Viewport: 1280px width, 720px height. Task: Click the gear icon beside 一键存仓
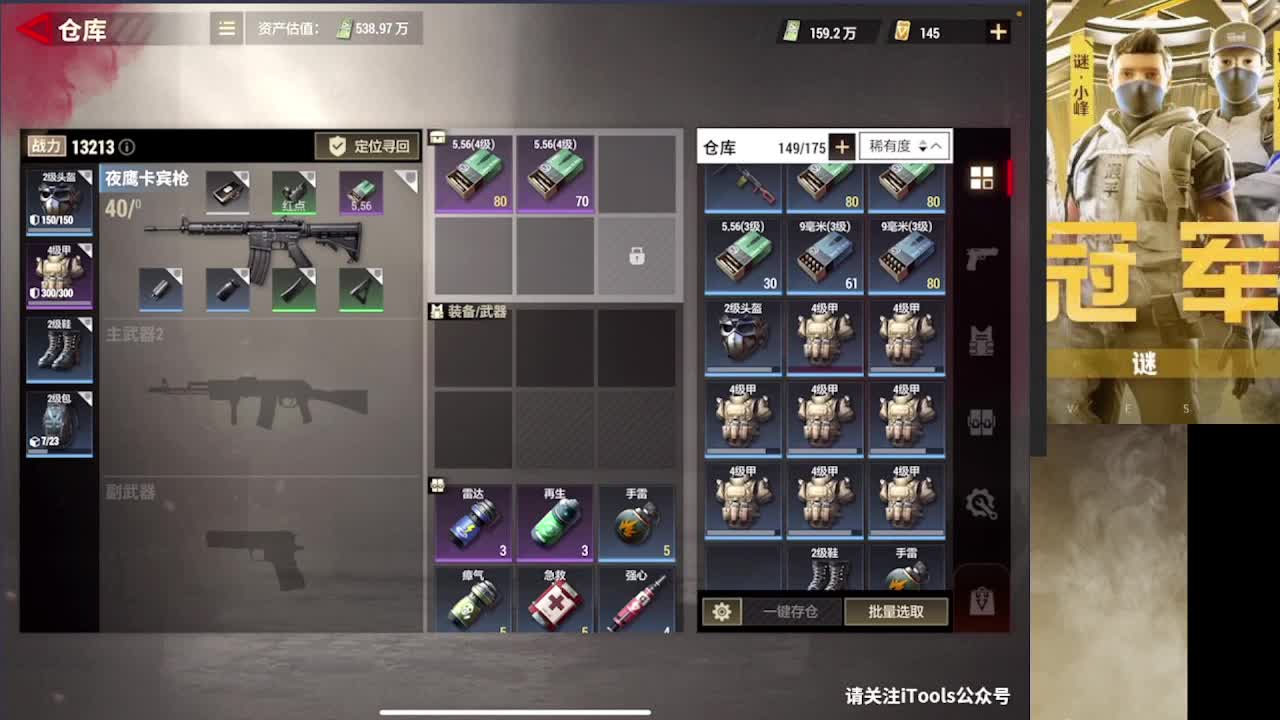pyautogui.click(x=722, y=611)
